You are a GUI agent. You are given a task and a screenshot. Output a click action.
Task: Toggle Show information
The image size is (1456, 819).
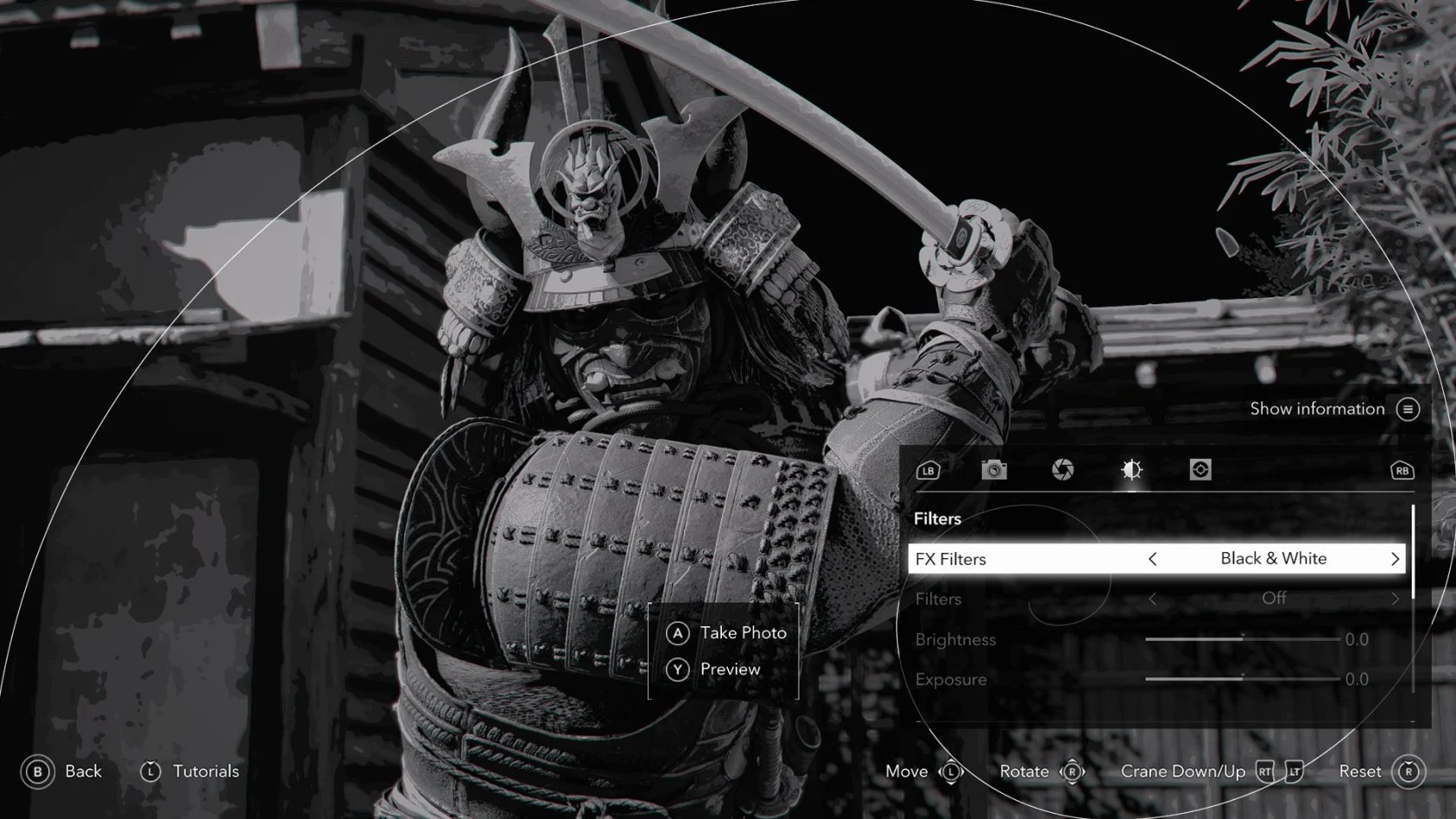(x=1408, y=409)
